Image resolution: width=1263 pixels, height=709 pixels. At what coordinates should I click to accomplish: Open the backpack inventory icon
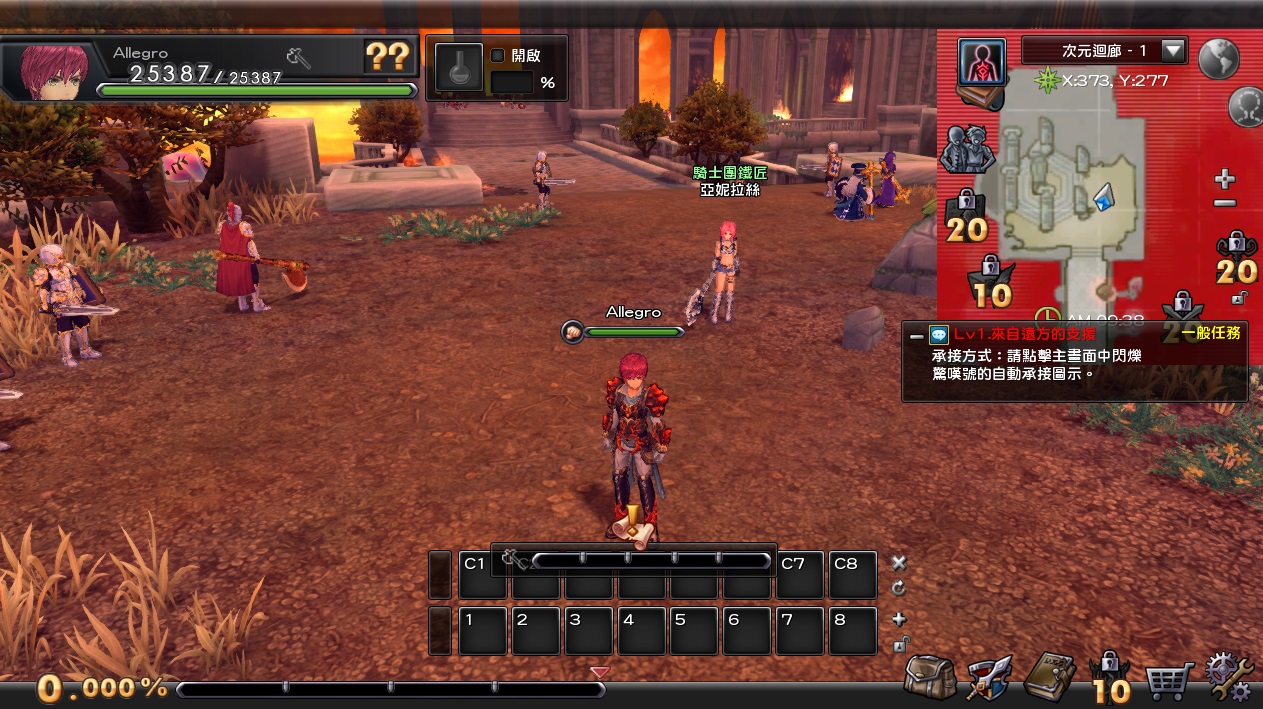[x=929, y=677]
